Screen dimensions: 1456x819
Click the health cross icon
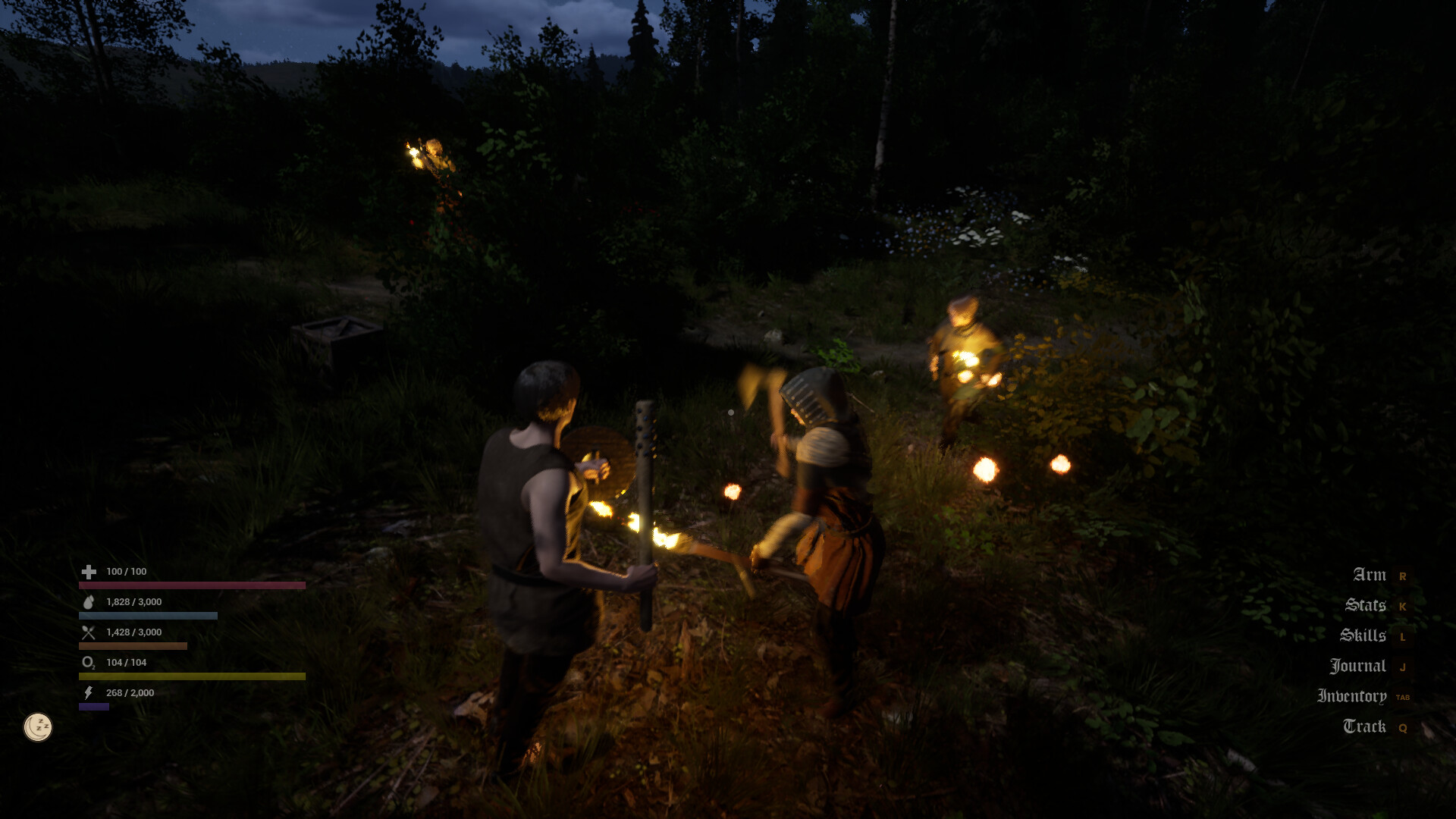88,573
